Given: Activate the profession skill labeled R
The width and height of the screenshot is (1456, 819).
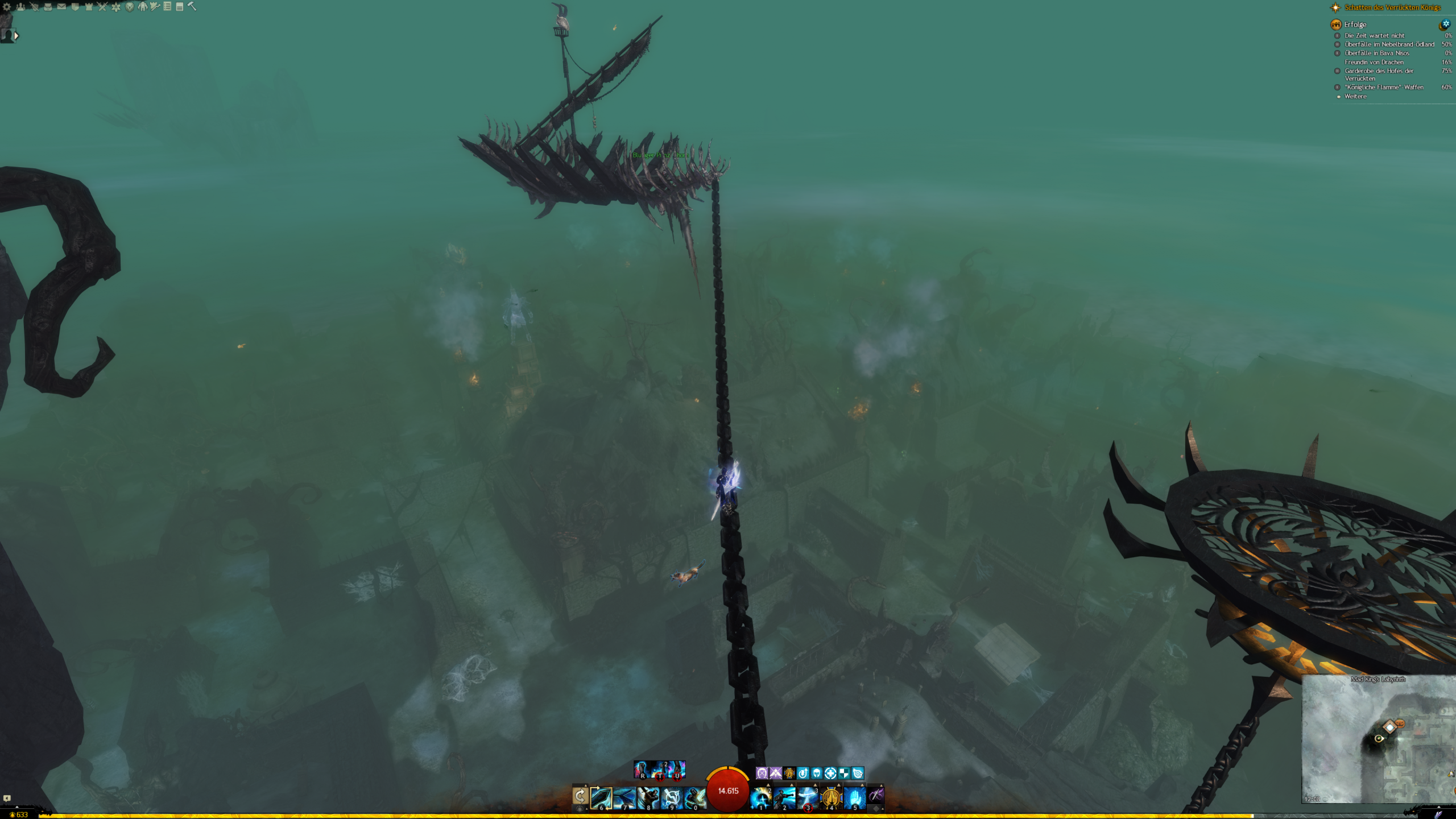Looking at the screenshot, I should click(642, 770).
